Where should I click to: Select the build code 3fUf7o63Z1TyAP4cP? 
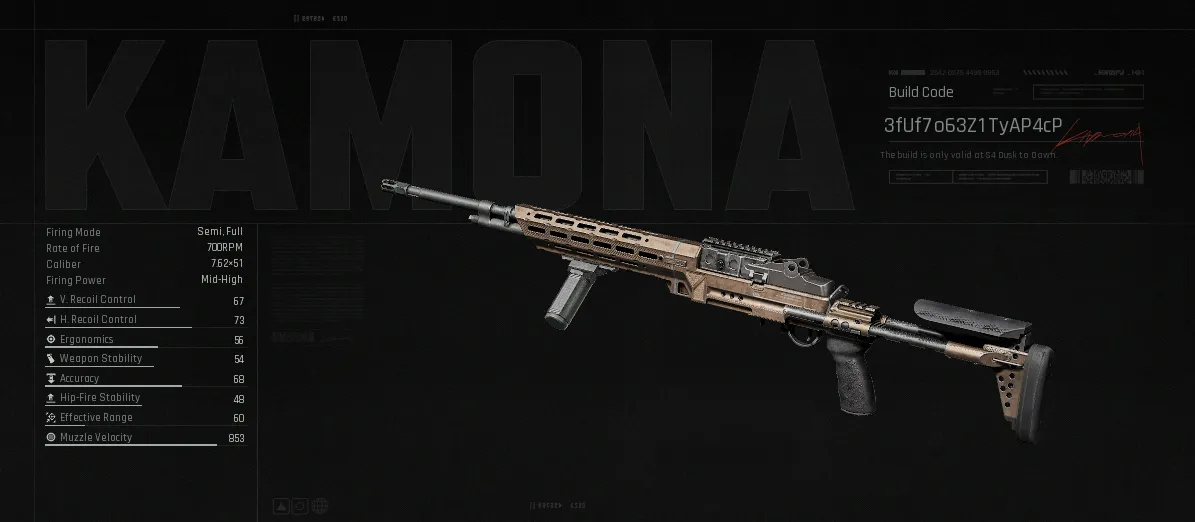tap(972, 126)
